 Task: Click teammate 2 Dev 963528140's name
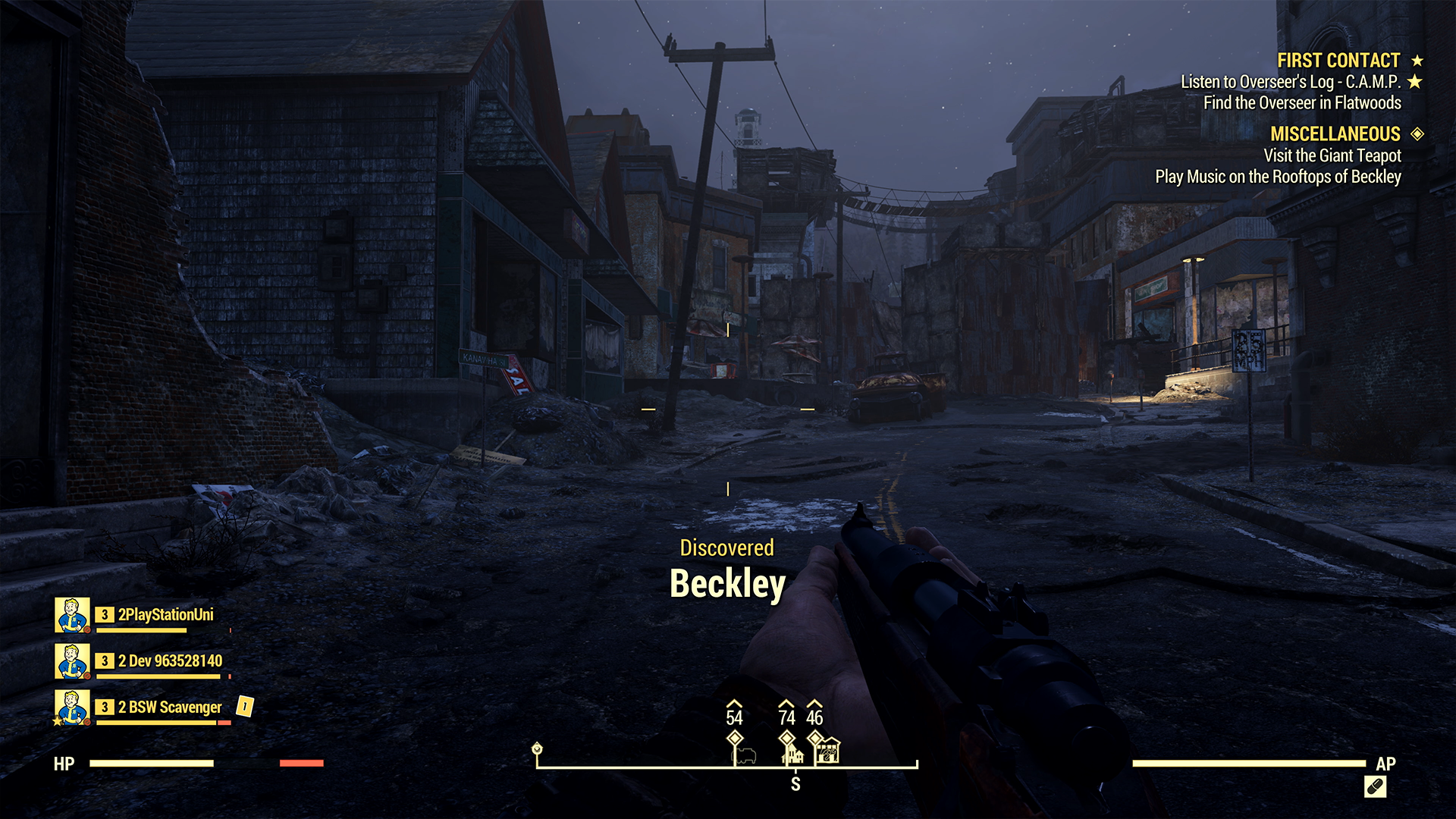pyautogui.click(x=170, y=661)
